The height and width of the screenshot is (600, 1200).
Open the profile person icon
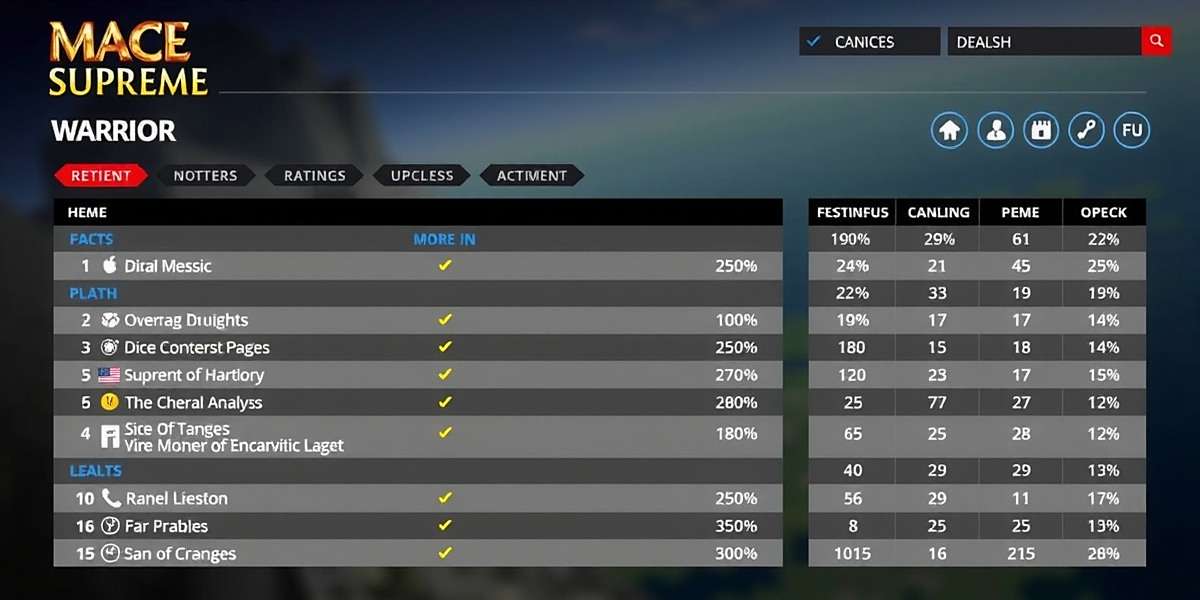[x=996, y=130]
